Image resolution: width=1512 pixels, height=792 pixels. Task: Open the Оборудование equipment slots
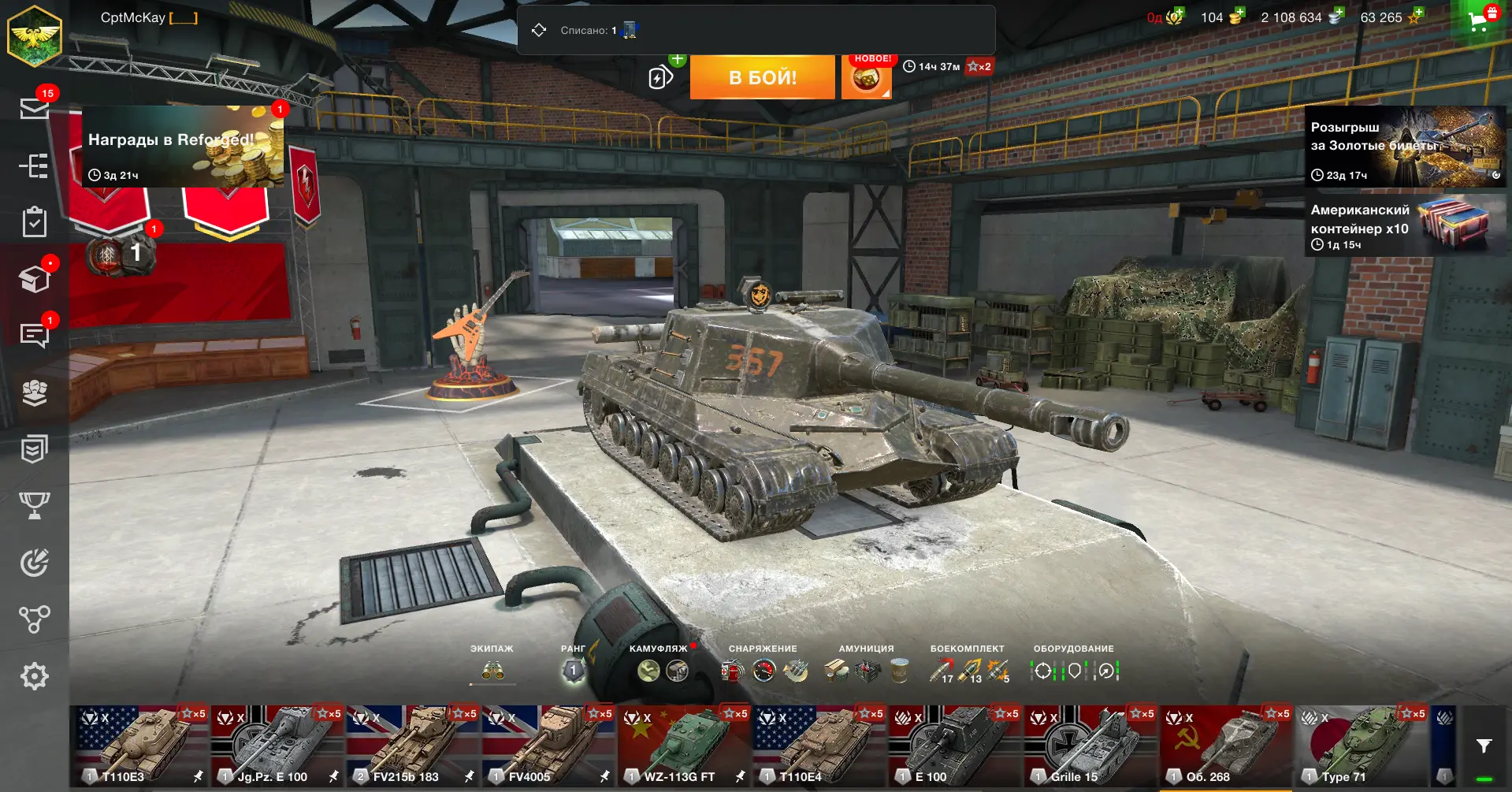pyautogui.click(x=1074, y=670)
